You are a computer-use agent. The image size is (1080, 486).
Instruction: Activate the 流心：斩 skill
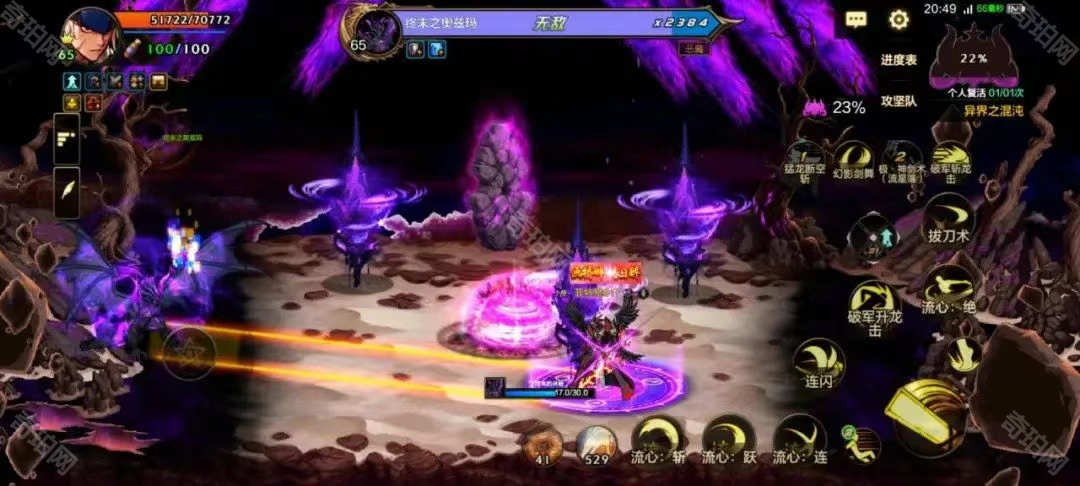tap(658, 437)
